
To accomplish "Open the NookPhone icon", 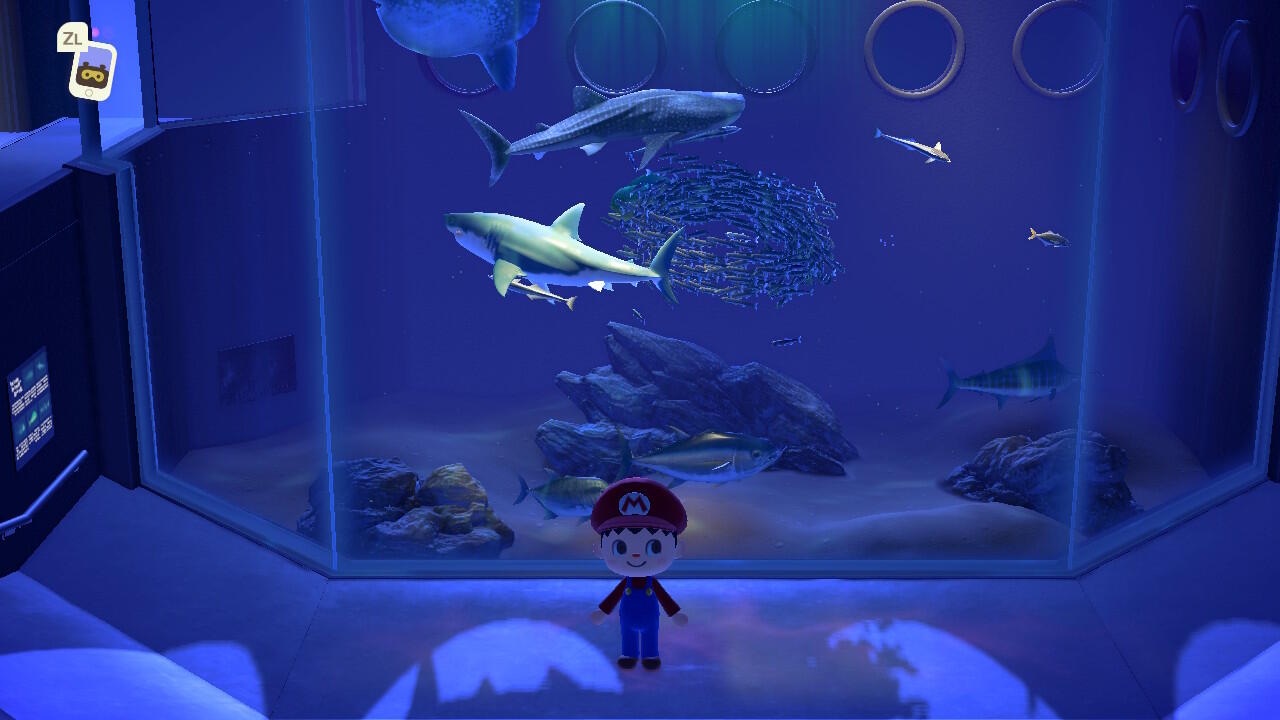I will point(92,70).
